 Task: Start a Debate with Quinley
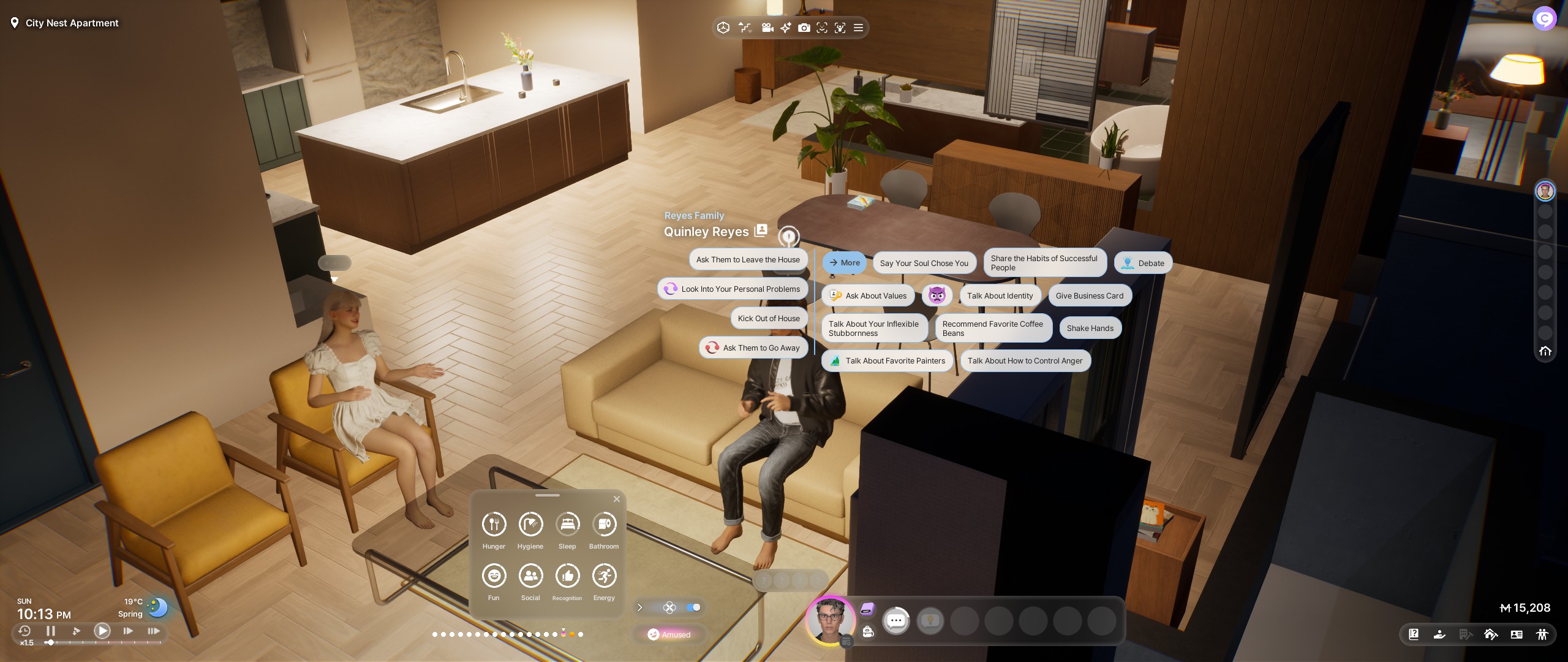point(1143,264)
